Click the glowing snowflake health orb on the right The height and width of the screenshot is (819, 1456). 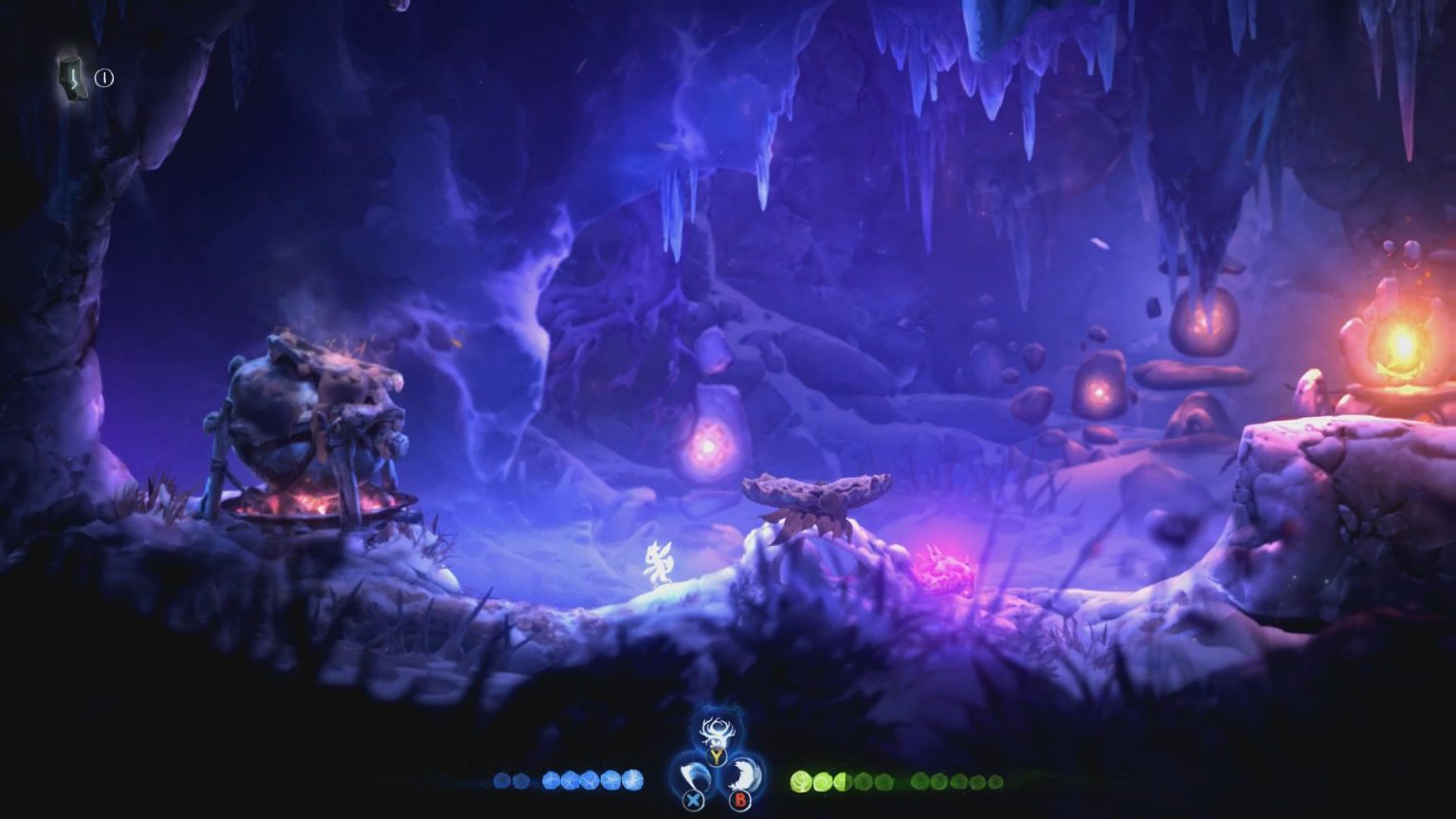click(x=632, y=779)
